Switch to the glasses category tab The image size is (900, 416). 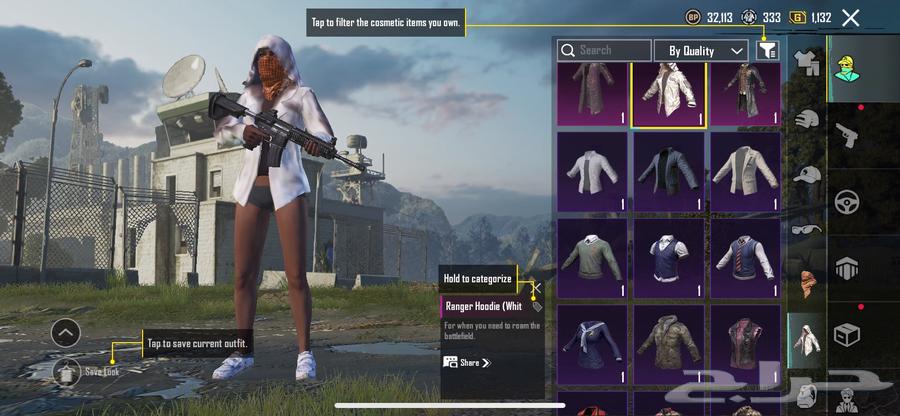tap(807, 229)
